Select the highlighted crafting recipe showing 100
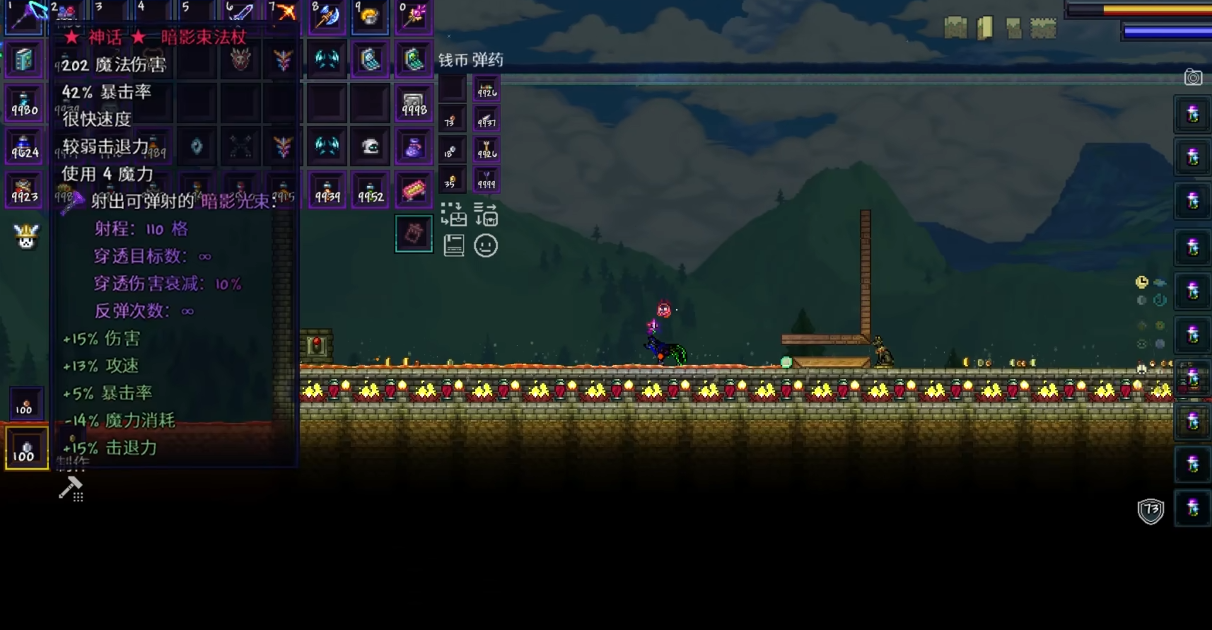 (26, 449)
